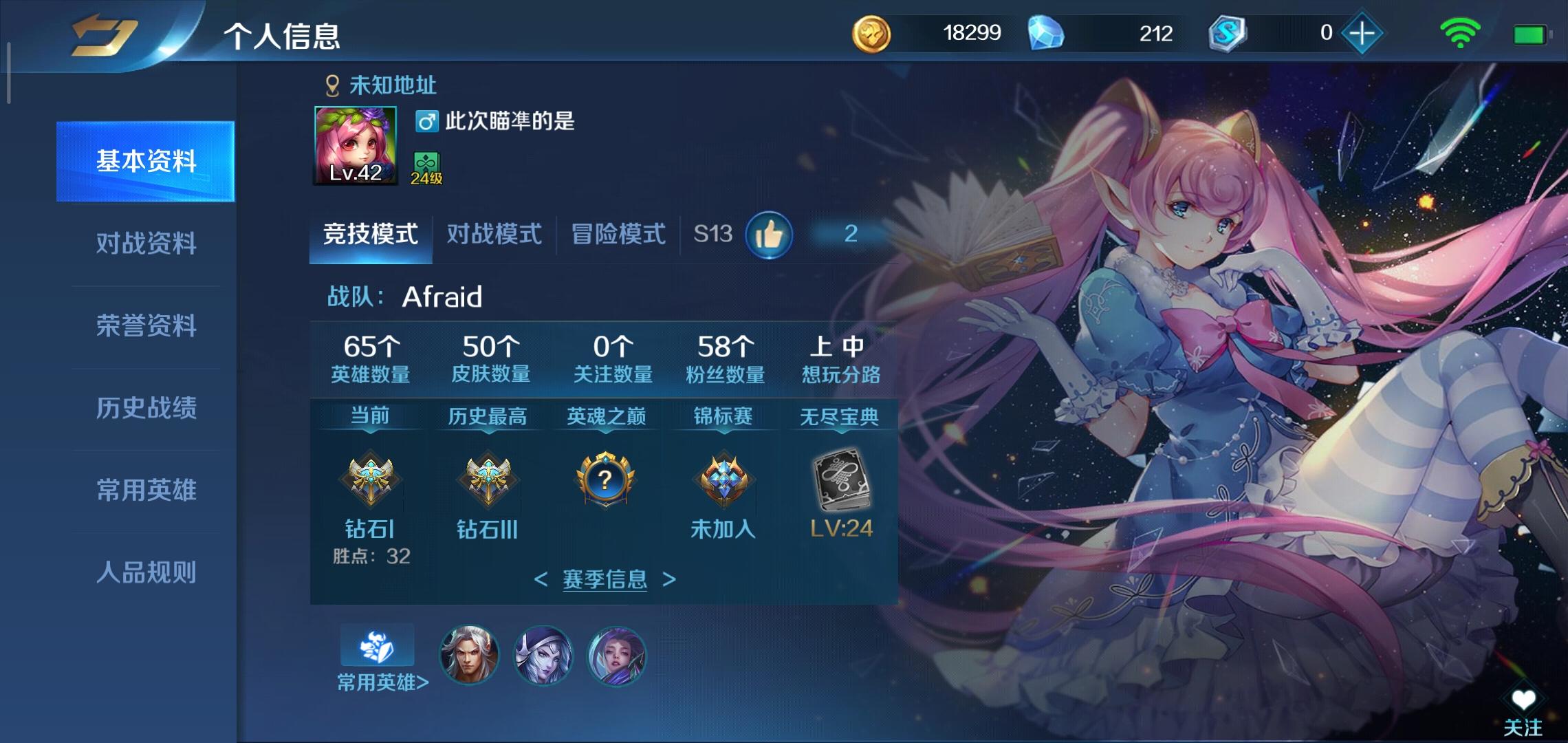This screenshot has height=743, width=1568.
Task: Open the 赛季信息 season info link
Action: (x=604, y=580)
